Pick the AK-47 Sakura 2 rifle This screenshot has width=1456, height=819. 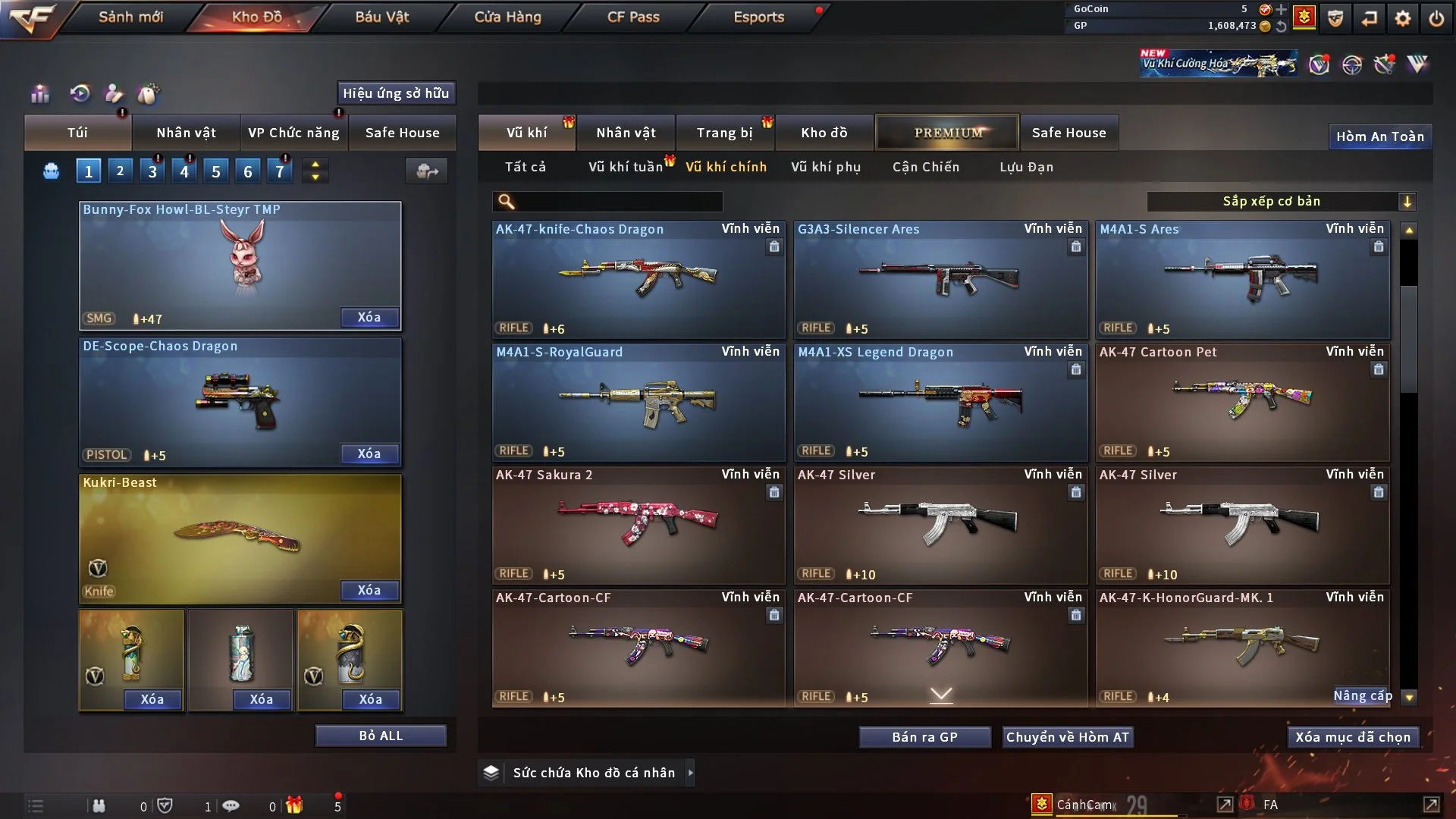pos(638,525)
